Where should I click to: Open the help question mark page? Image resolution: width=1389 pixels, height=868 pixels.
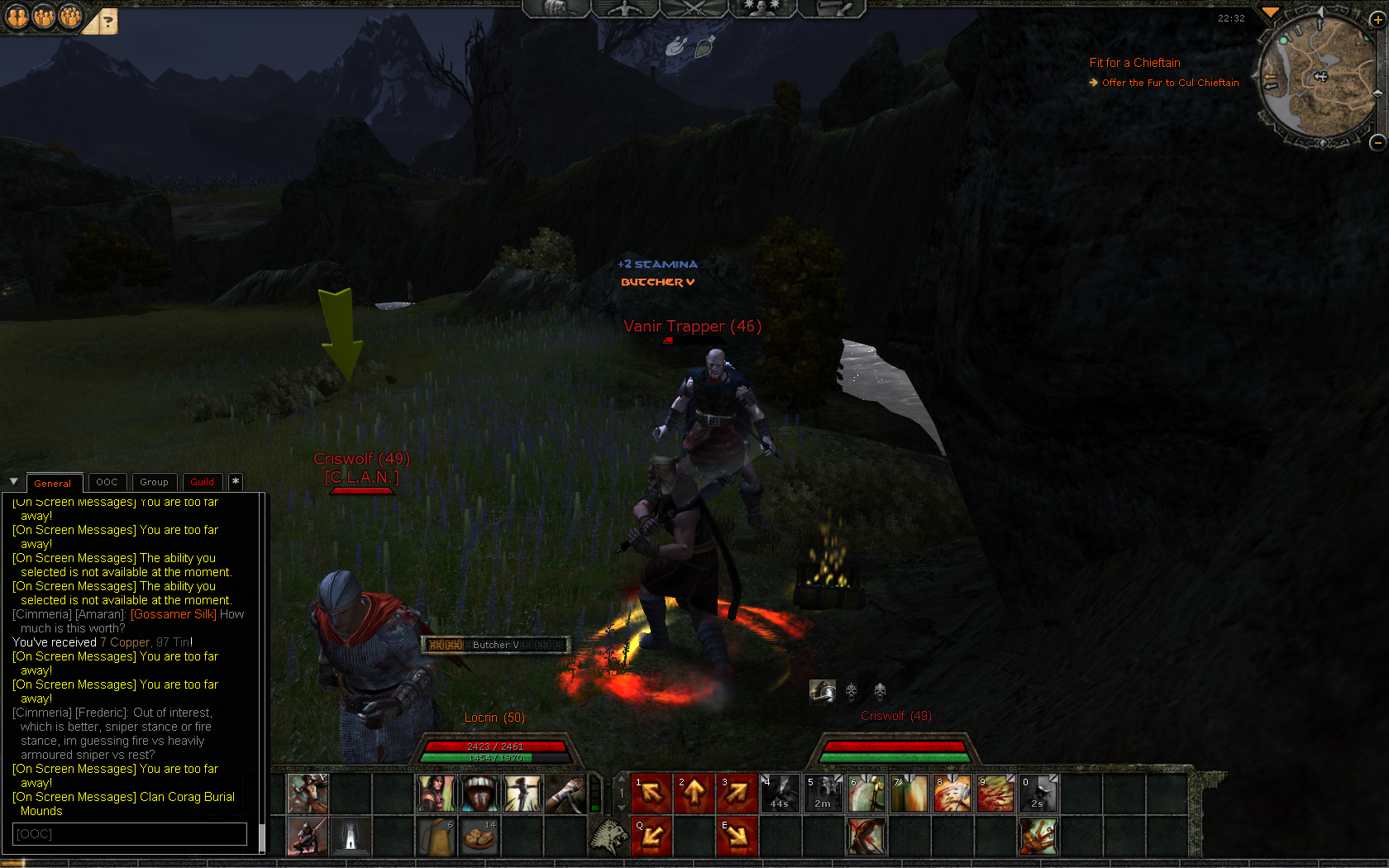pyautogui.click(x=107, y=22)
